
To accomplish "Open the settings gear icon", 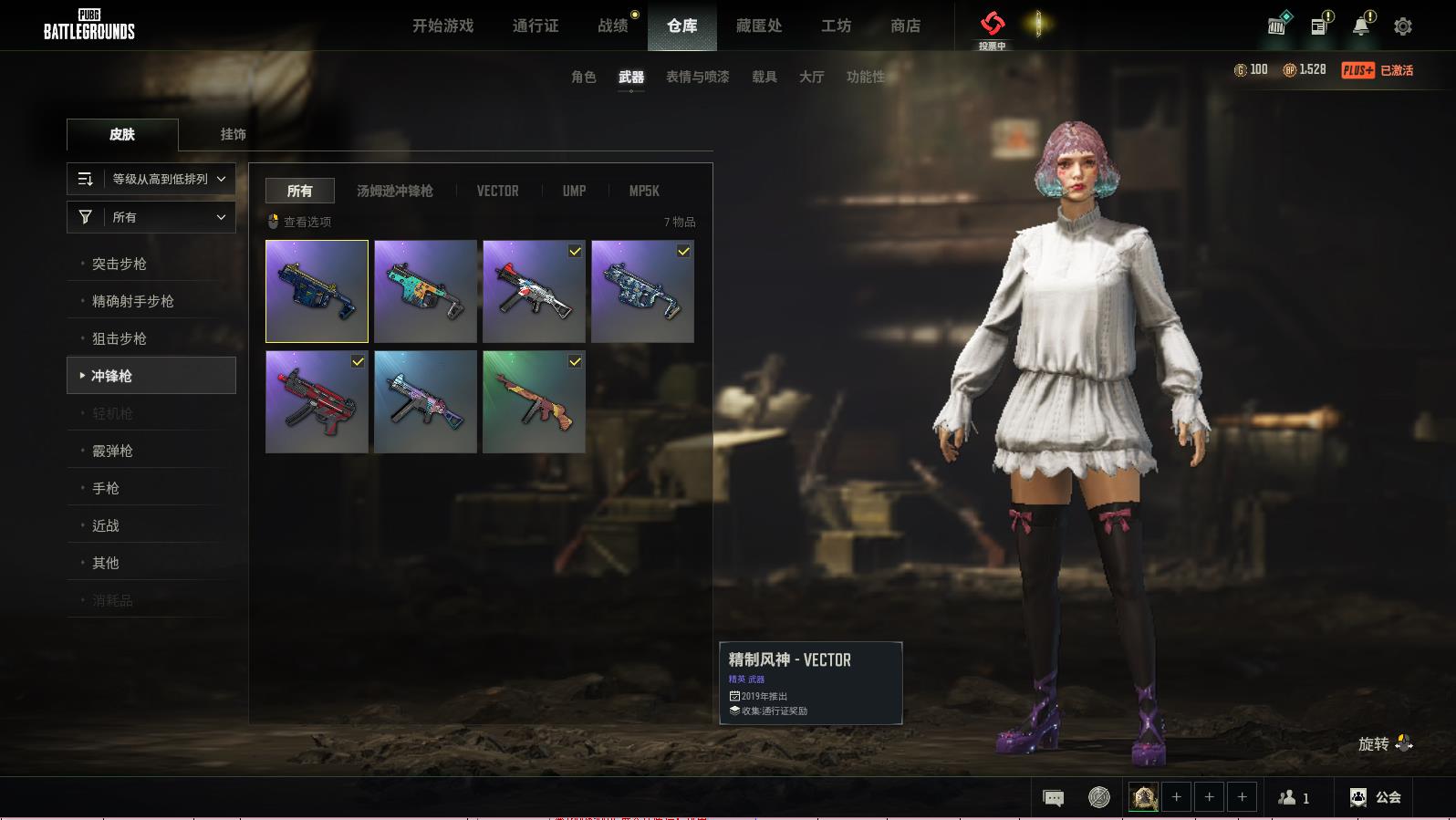I will click(x=1403, y=26).
